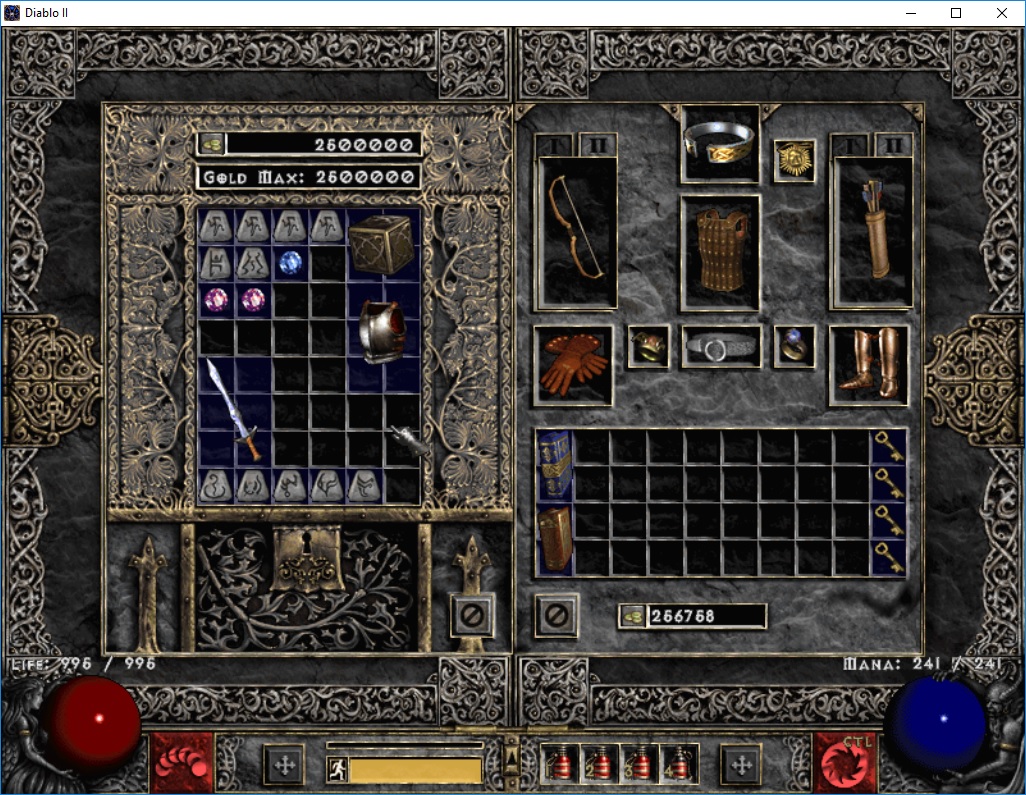Image resolution: width=1026 pixels, height=795 pixels.
Task: Click the equipped belt slot
Action: (721, 347)
